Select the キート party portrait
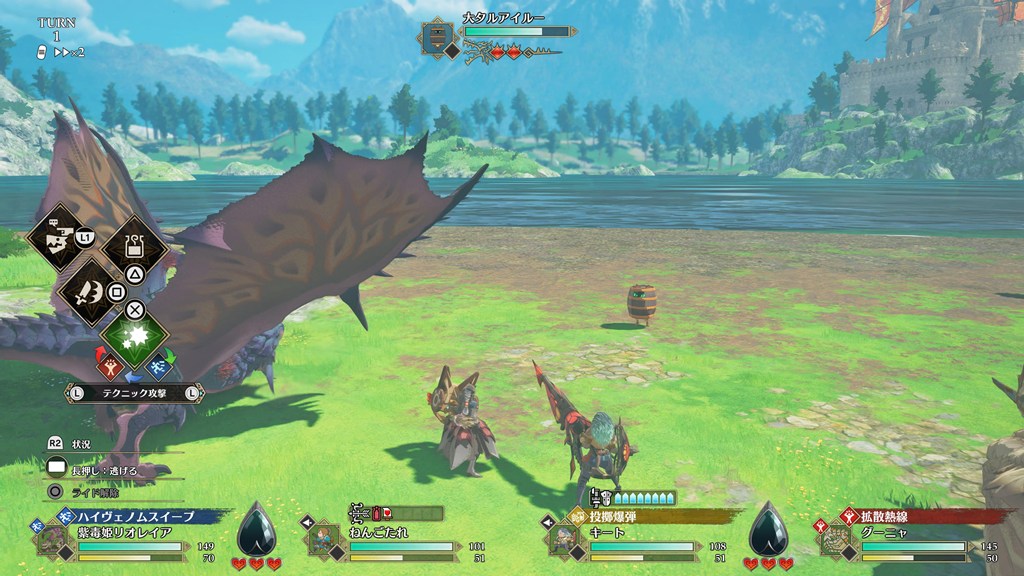 click(x=564, y=540)
